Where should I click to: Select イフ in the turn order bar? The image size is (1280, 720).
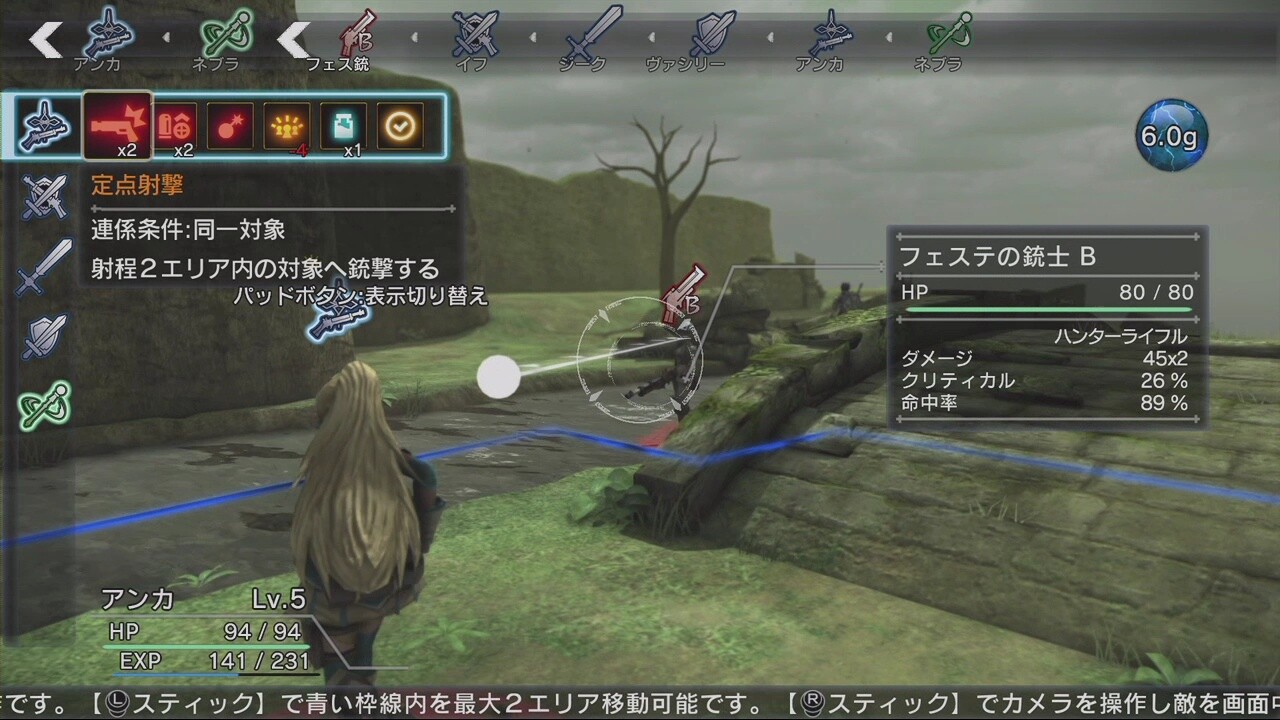coord(475,35)
